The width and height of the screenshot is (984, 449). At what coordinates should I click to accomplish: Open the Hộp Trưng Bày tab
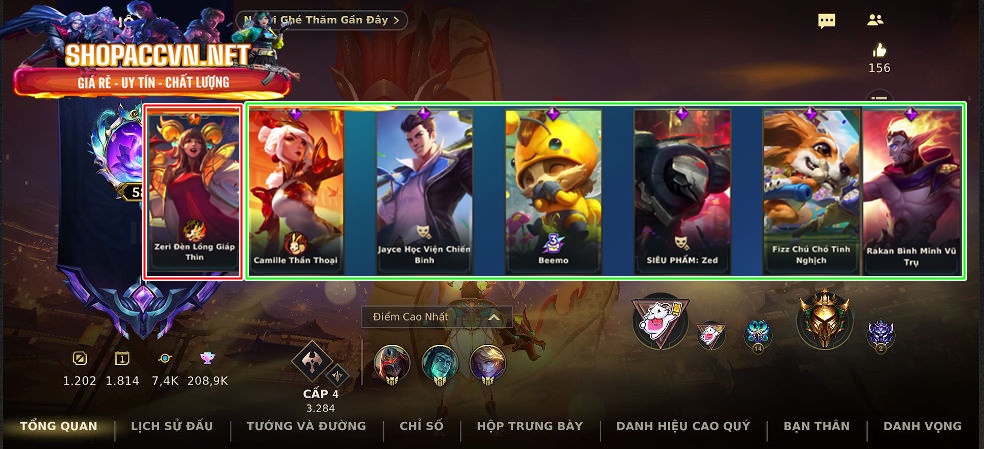(x=530, y=426)
